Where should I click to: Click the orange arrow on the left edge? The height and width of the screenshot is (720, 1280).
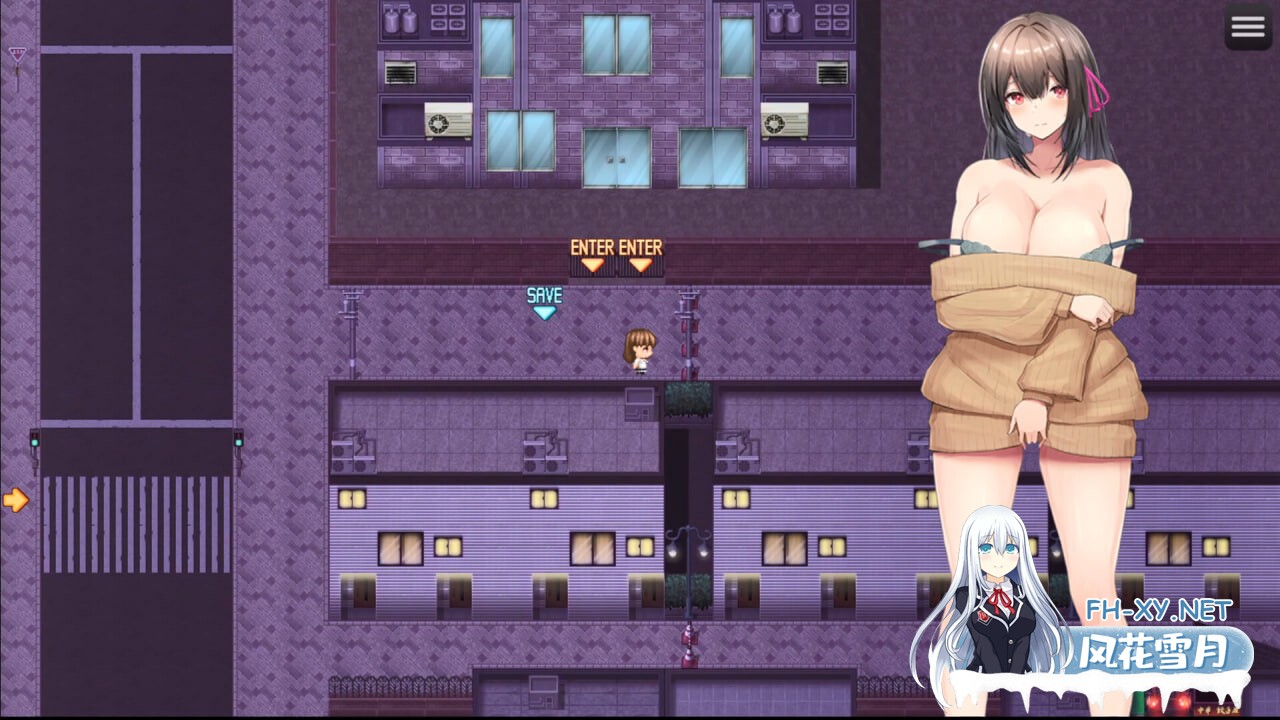click(16, 498)
